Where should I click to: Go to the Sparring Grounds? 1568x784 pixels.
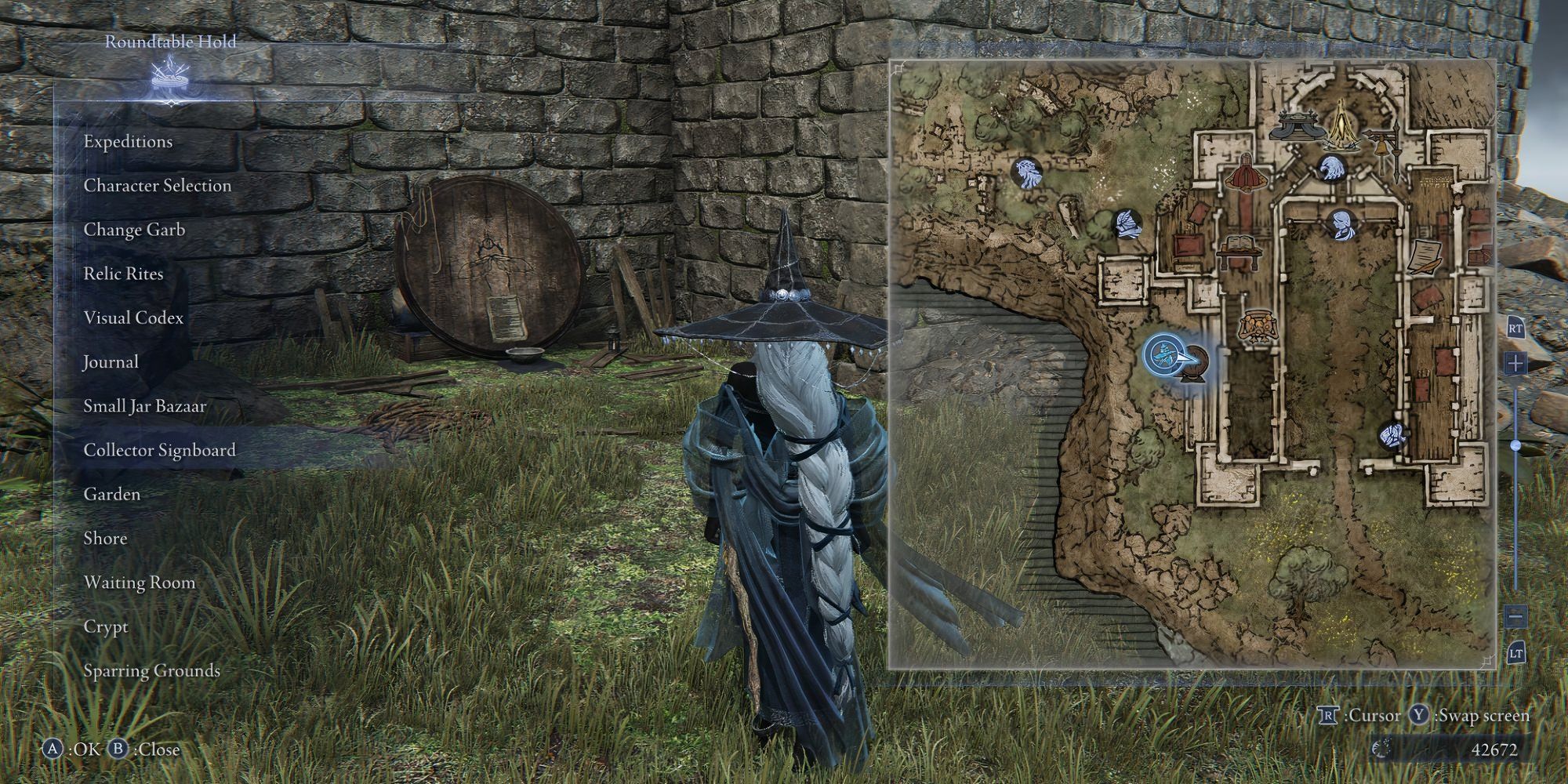coord(151,671)
